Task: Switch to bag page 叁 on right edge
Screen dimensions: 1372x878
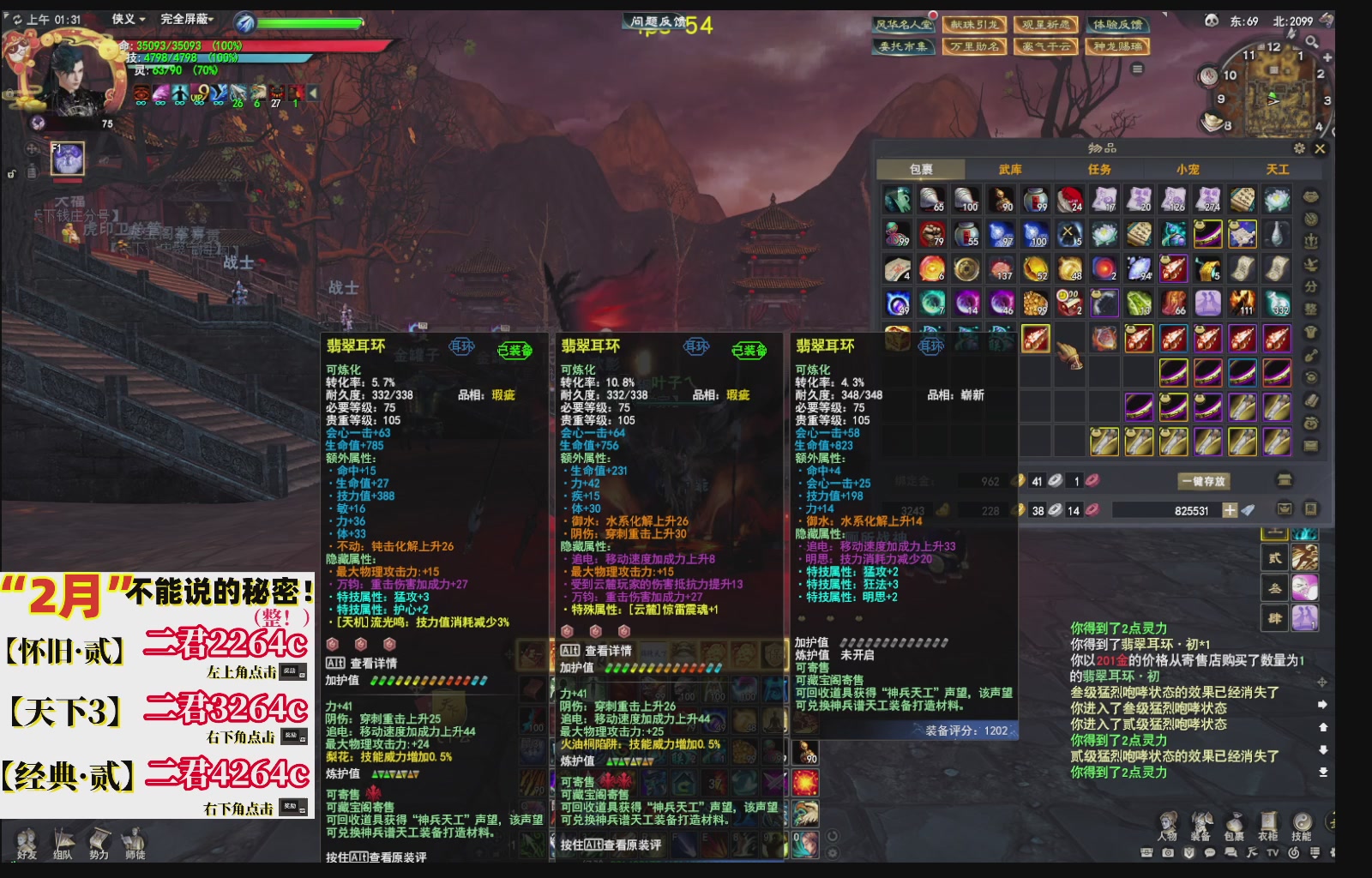Action: pyautogui.click(x=1273, y=586)
